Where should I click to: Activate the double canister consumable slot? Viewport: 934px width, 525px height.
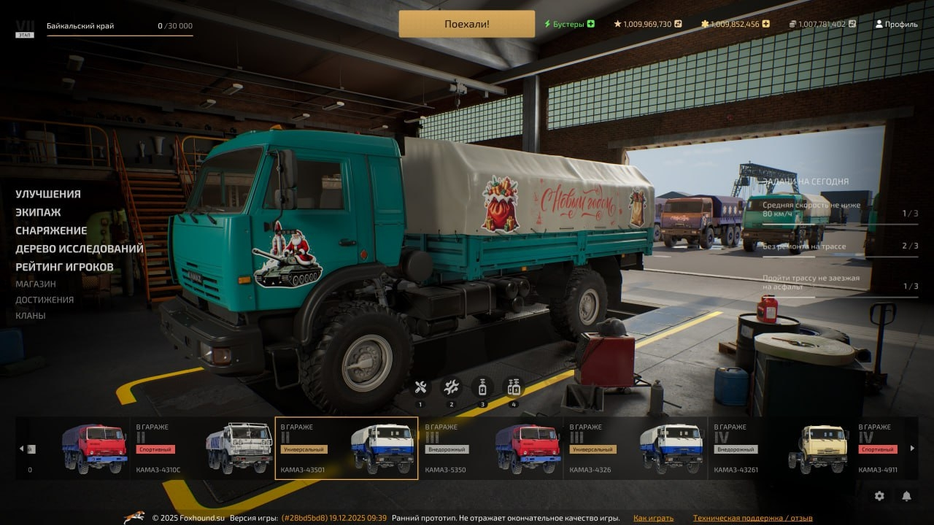click(x=513, y=388)
